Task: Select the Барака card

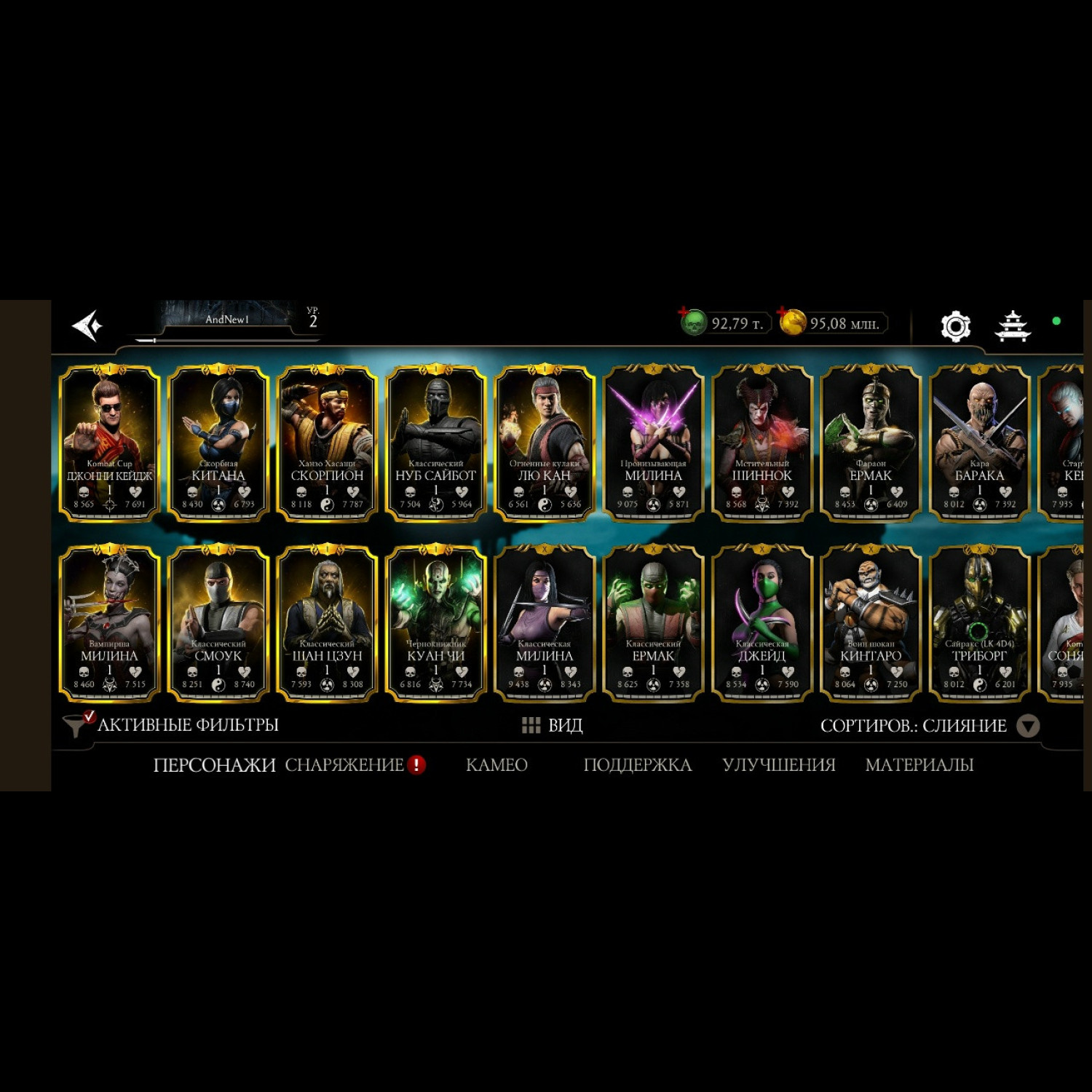Action: [979, 443]
